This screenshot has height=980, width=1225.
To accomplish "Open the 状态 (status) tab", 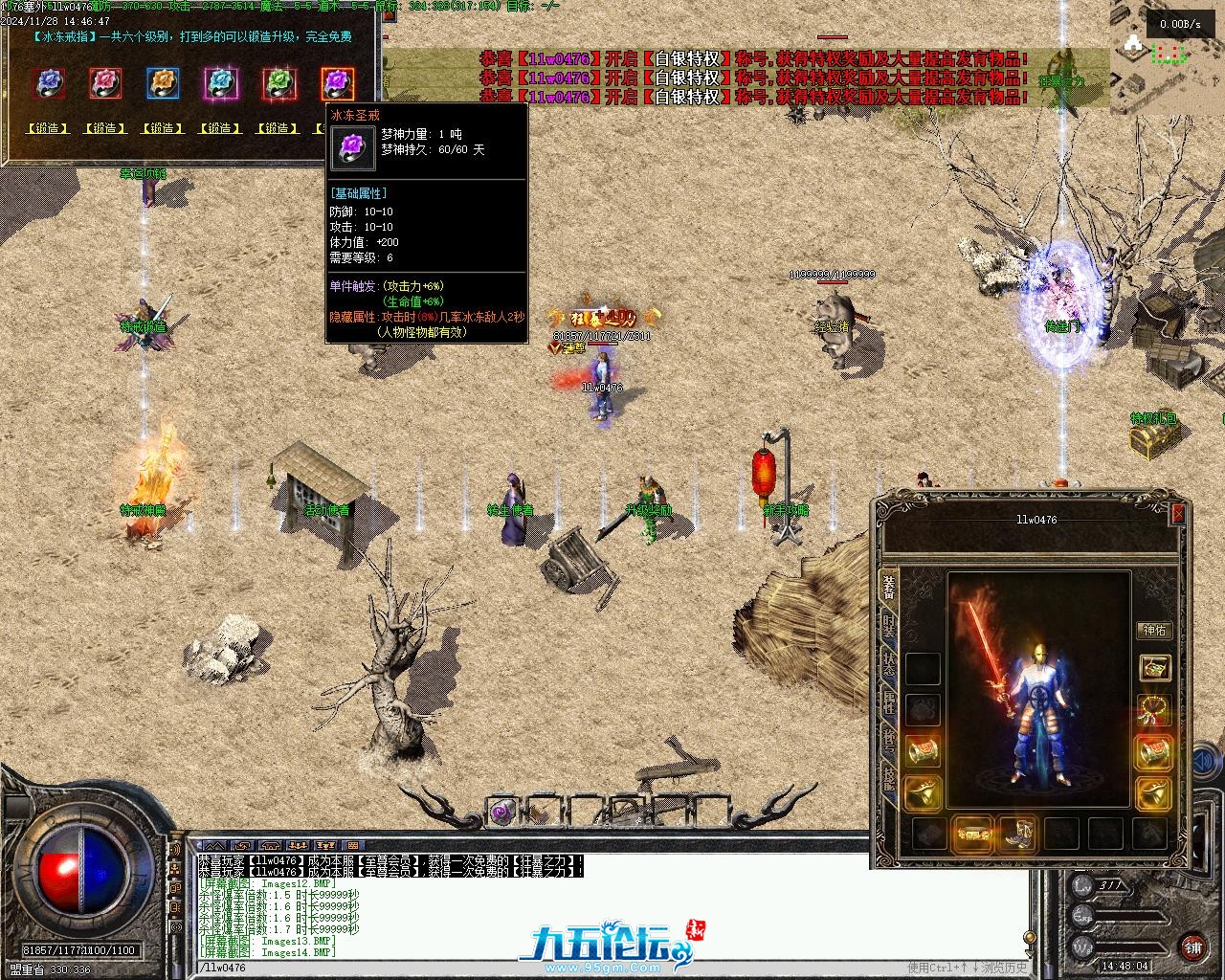I will click(x=889, y=664).
